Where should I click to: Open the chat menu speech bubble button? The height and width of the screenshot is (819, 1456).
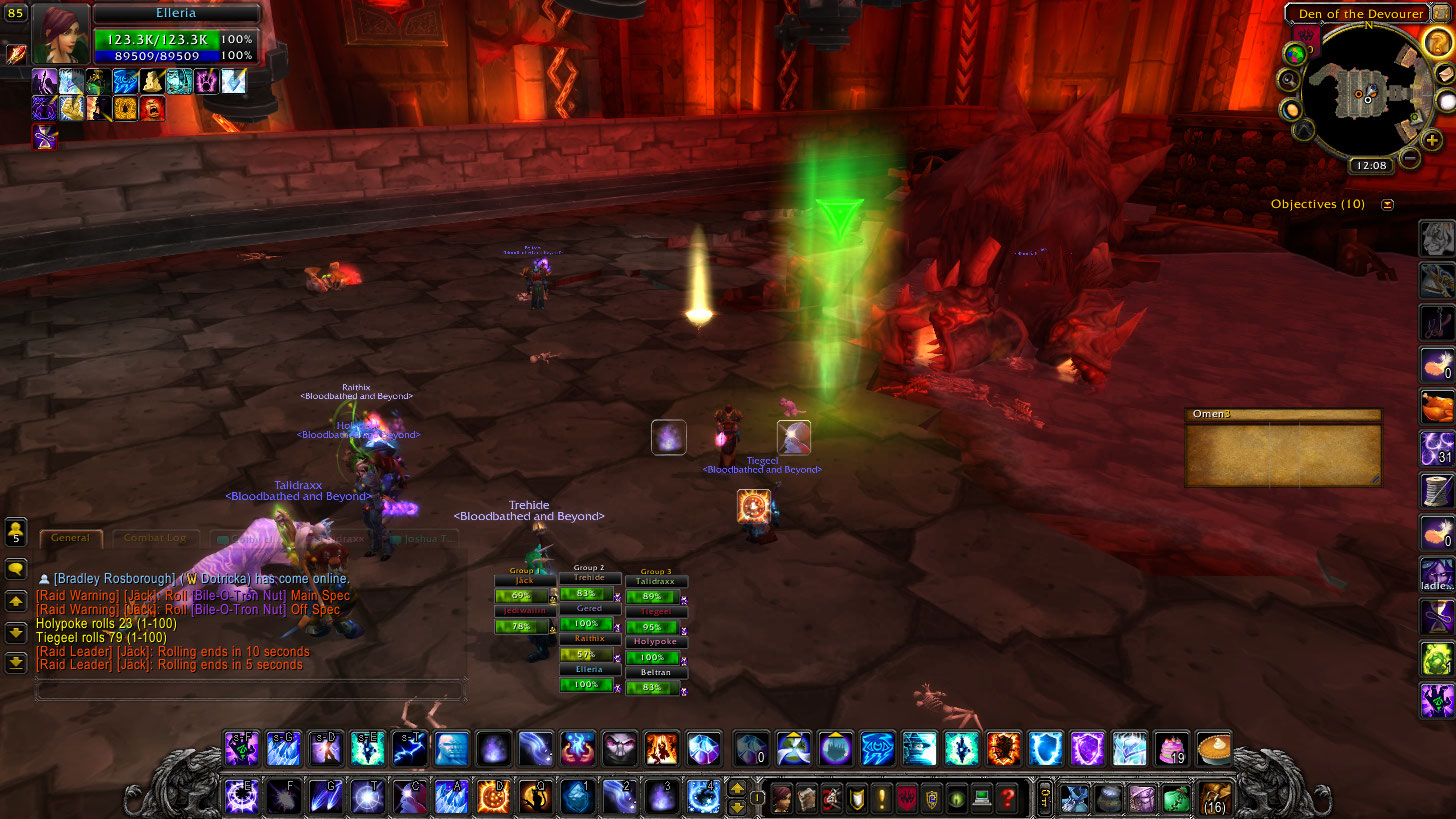(16, 569)
